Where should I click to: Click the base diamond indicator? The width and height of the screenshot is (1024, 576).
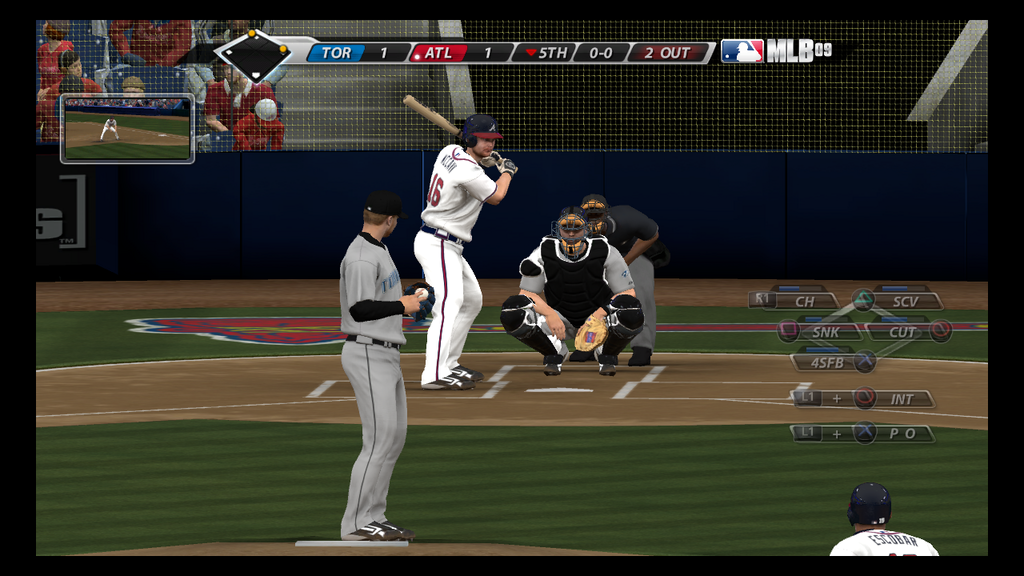(254, 55)
